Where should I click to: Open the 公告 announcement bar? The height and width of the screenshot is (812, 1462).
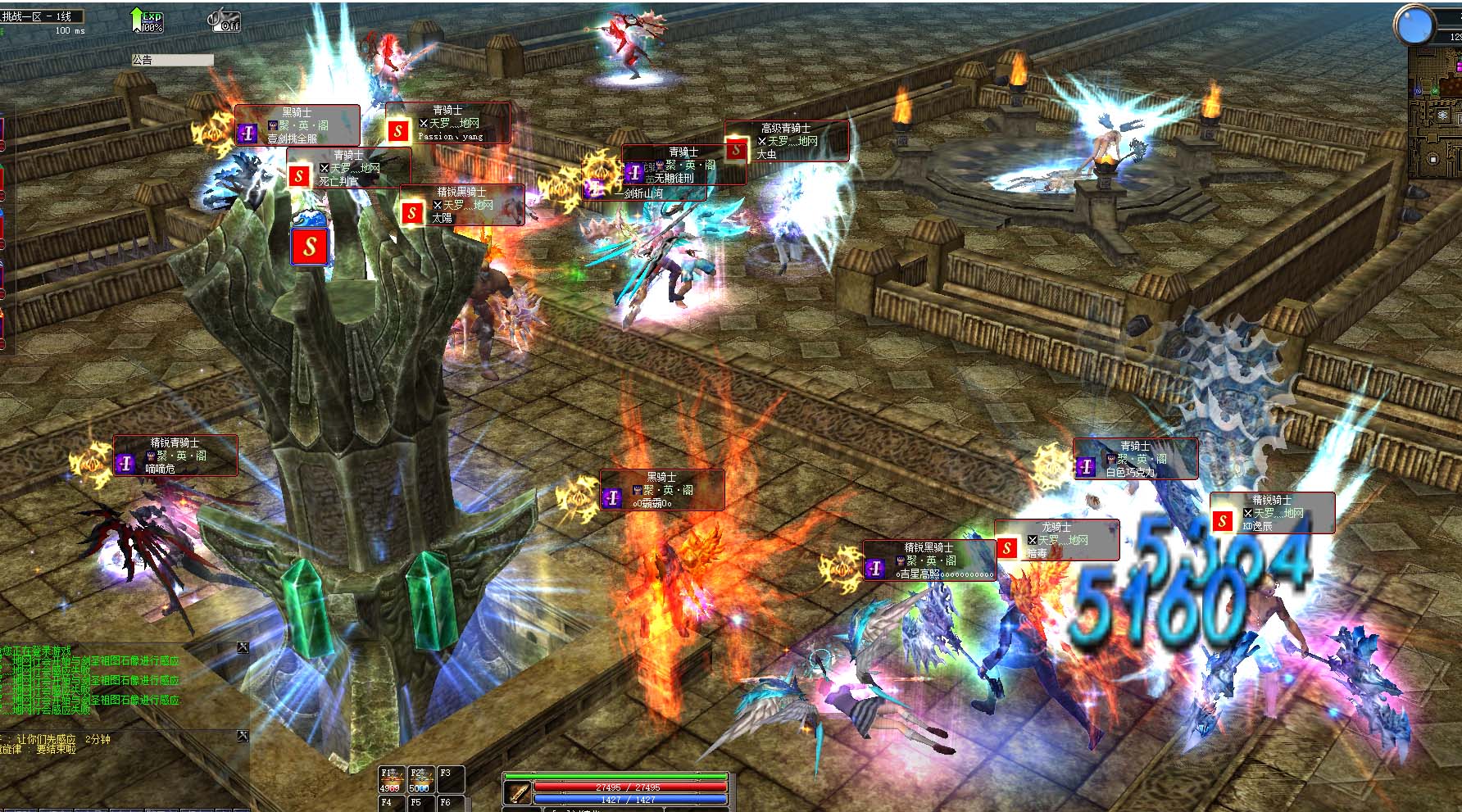pyautogui.click(x=172, y=60)
